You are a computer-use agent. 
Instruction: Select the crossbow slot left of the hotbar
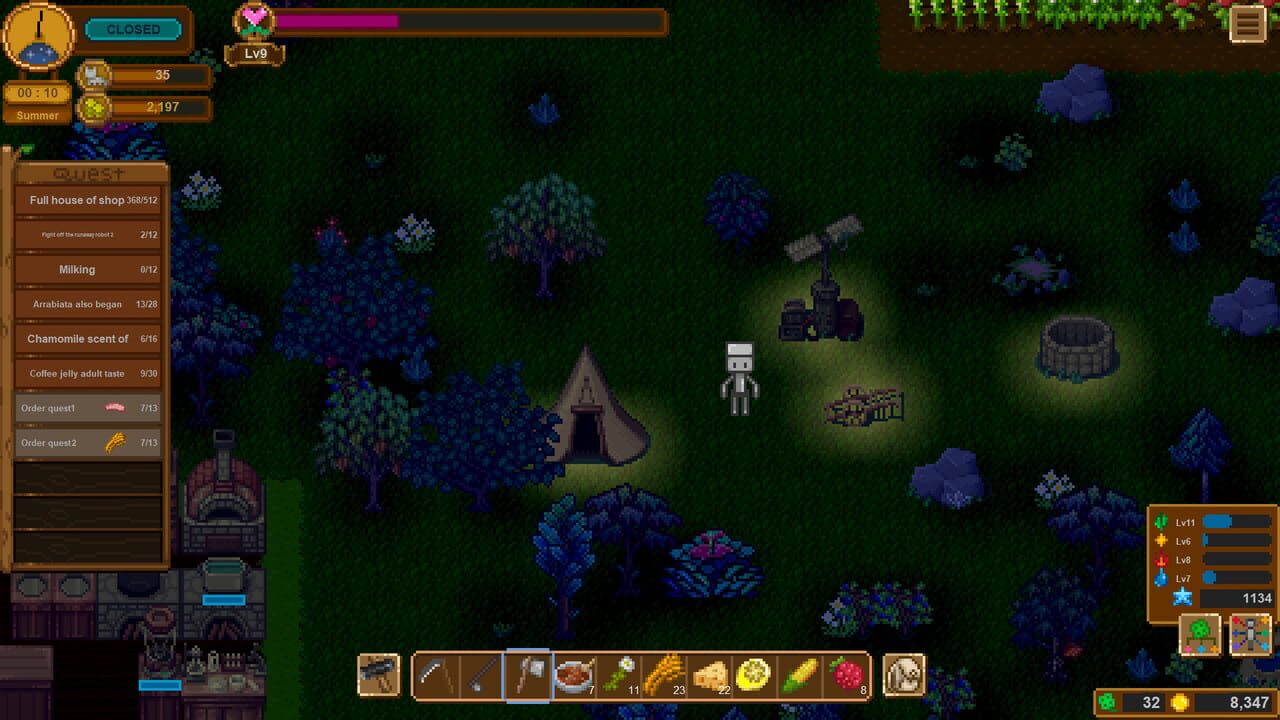380,675
